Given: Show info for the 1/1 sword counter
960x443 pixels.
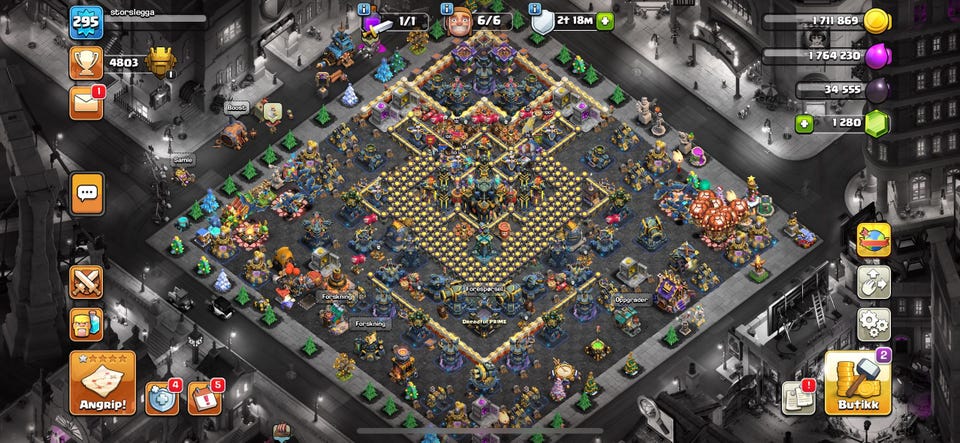Looking at the screenshot, I should tap(365, 8).
